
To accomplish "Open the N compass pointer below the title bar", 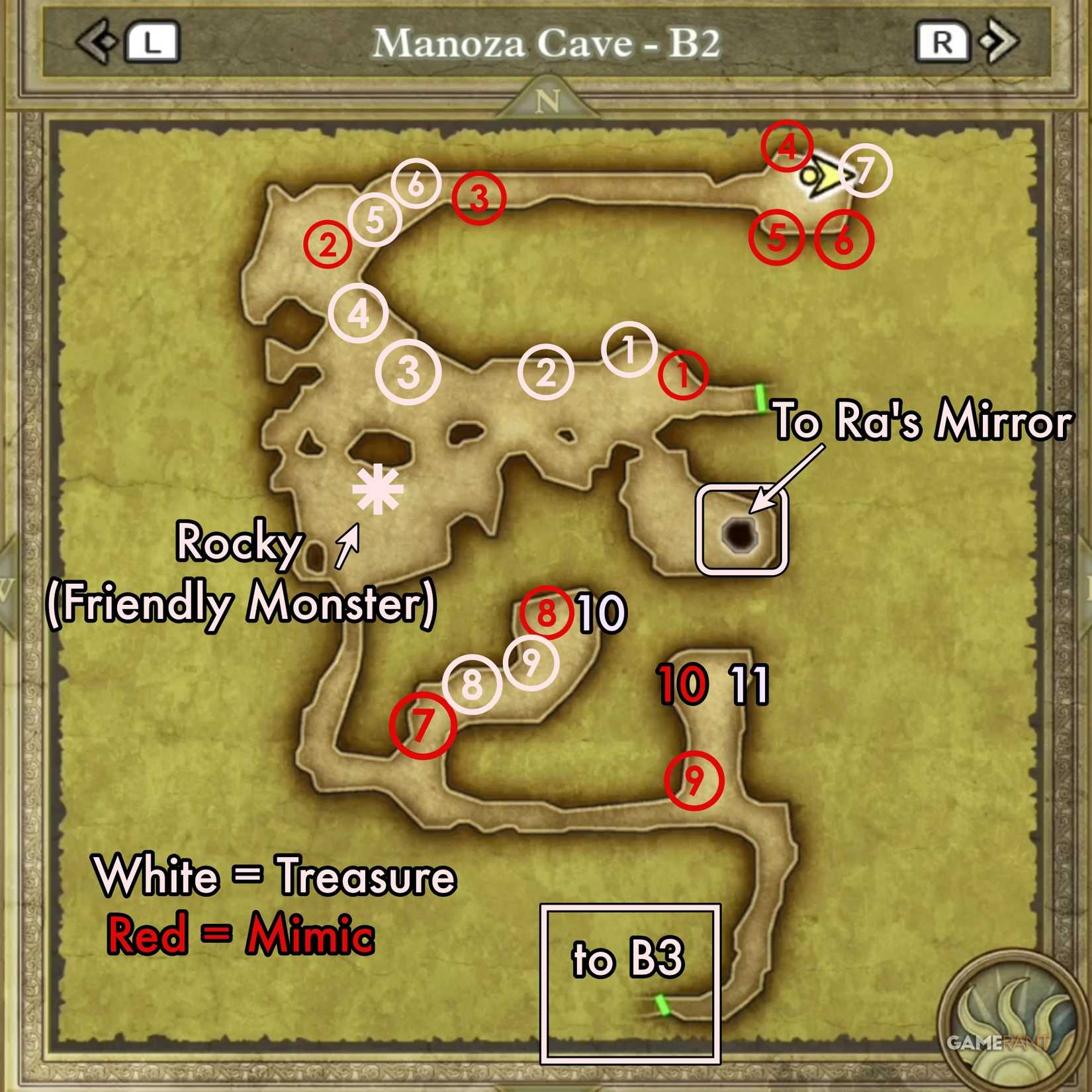I will (546, 101).
